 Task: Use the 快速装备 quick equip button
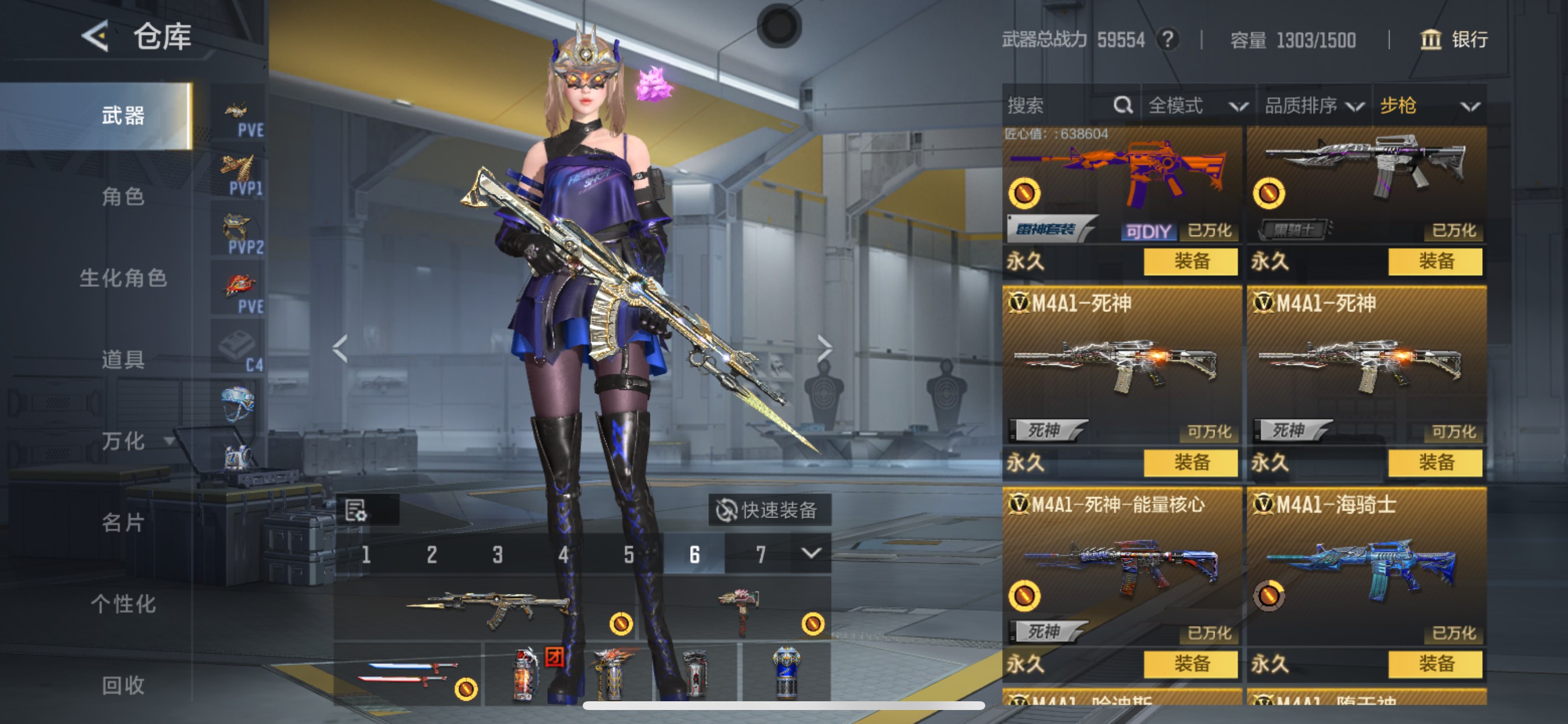pos(769,510)
